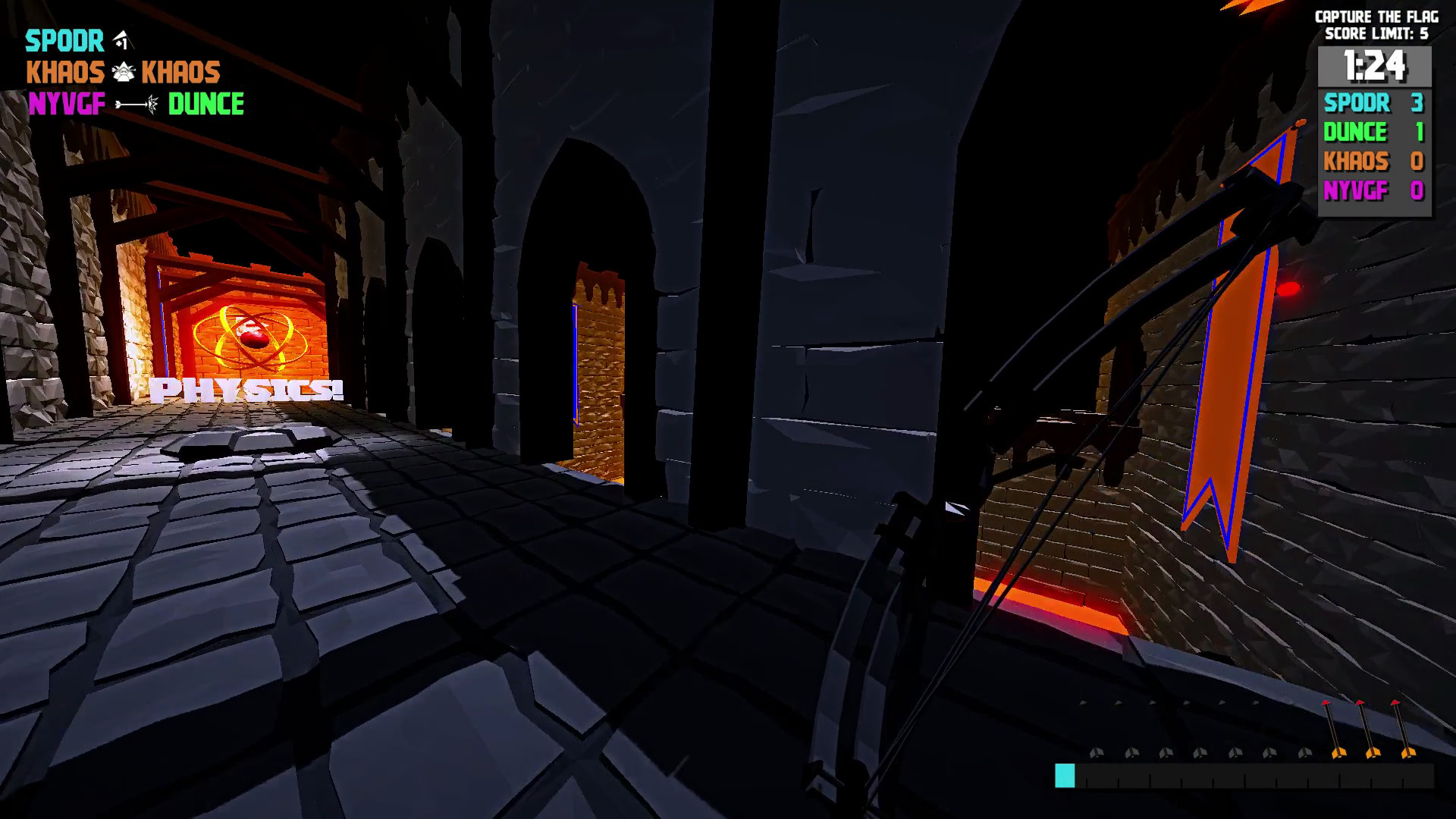Click the white flag +1 capture icon beside SPODR
Screen dimensions: 1456x819
point(121,39)
